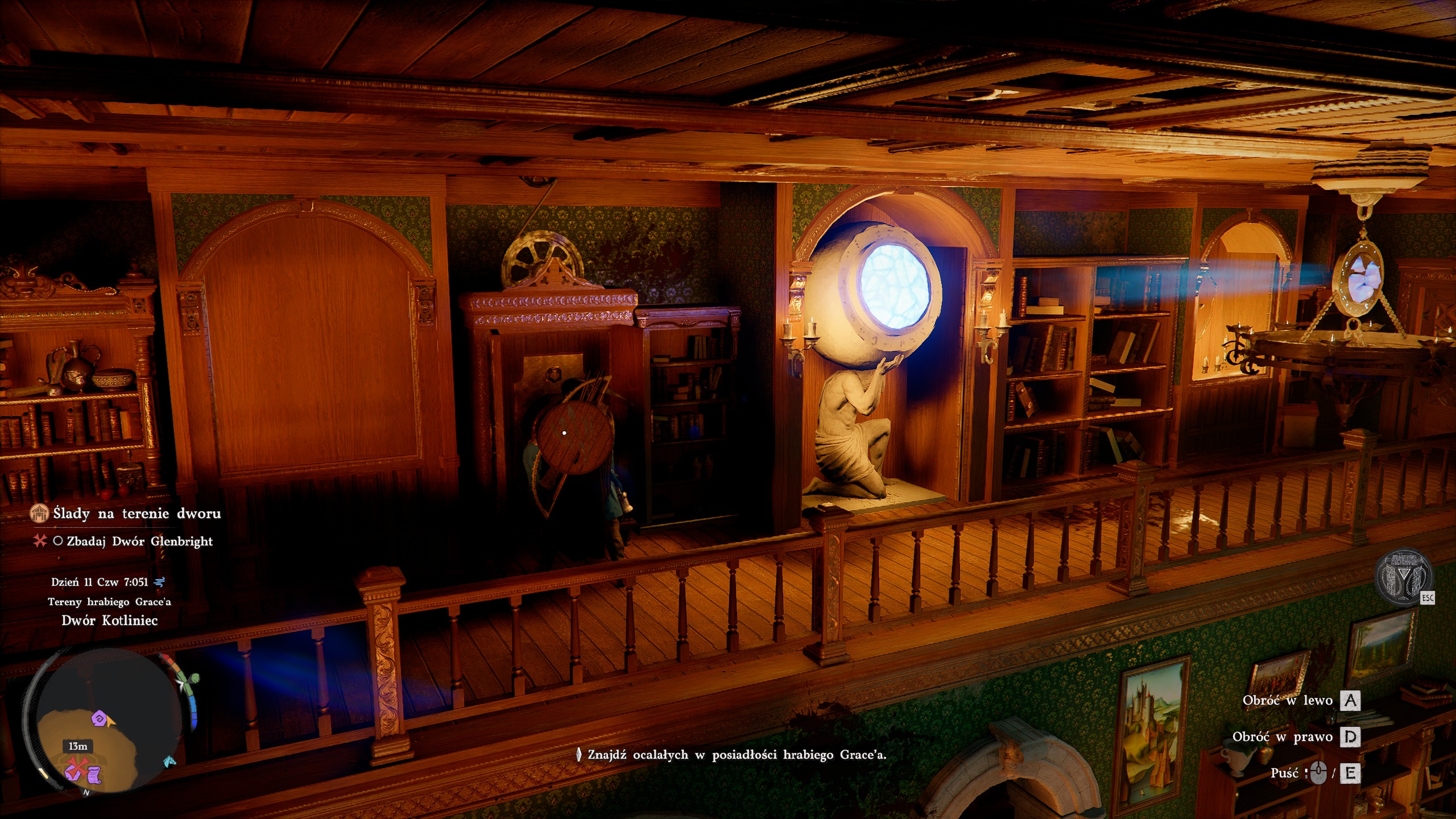Open the round emblem menu medallion
The height and width of the screenshot is (819, 1456).
[1403, 579]
